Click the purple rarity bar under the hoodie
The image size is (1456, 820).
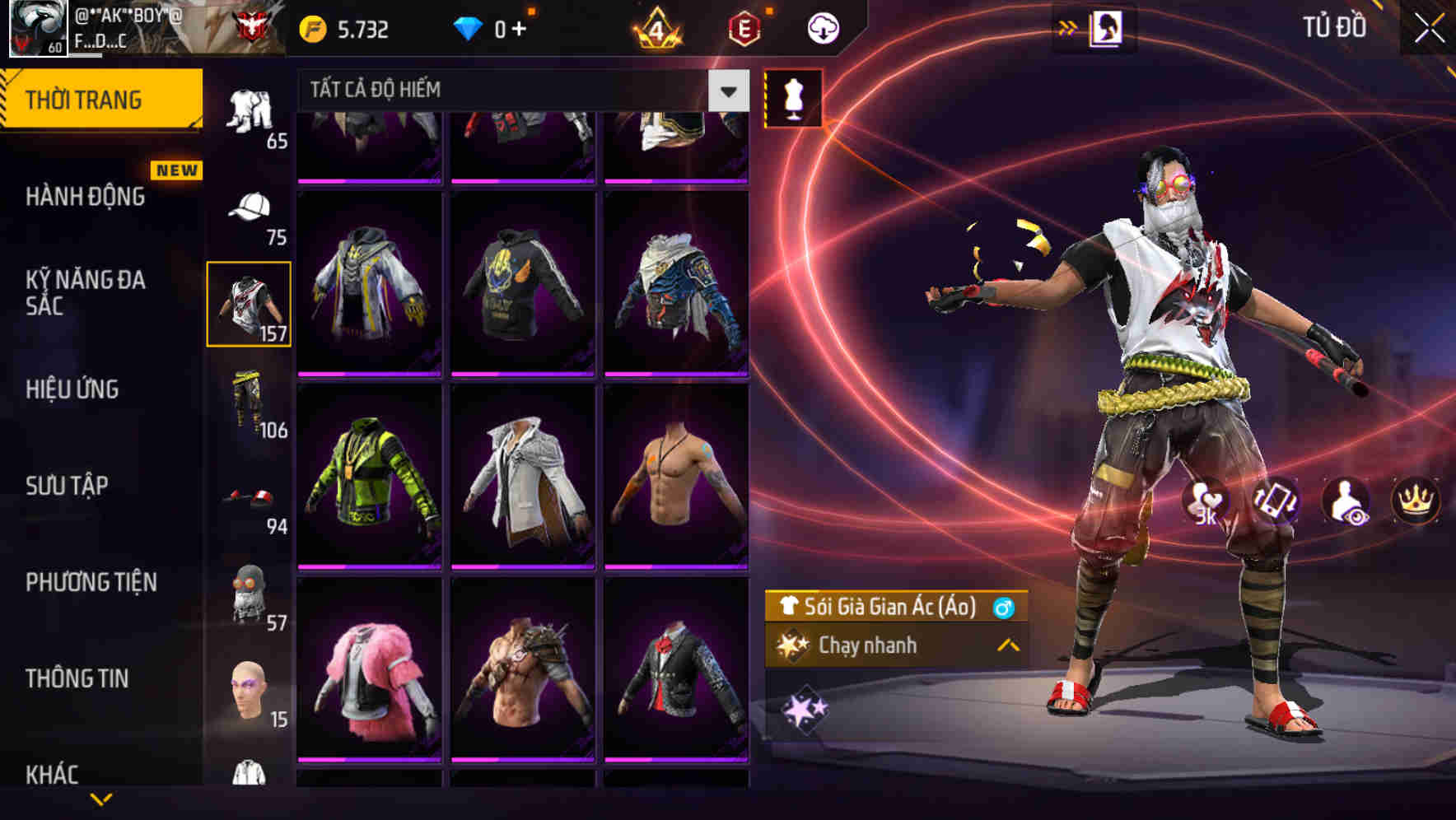pyautogui.click(x=524, y=374)
